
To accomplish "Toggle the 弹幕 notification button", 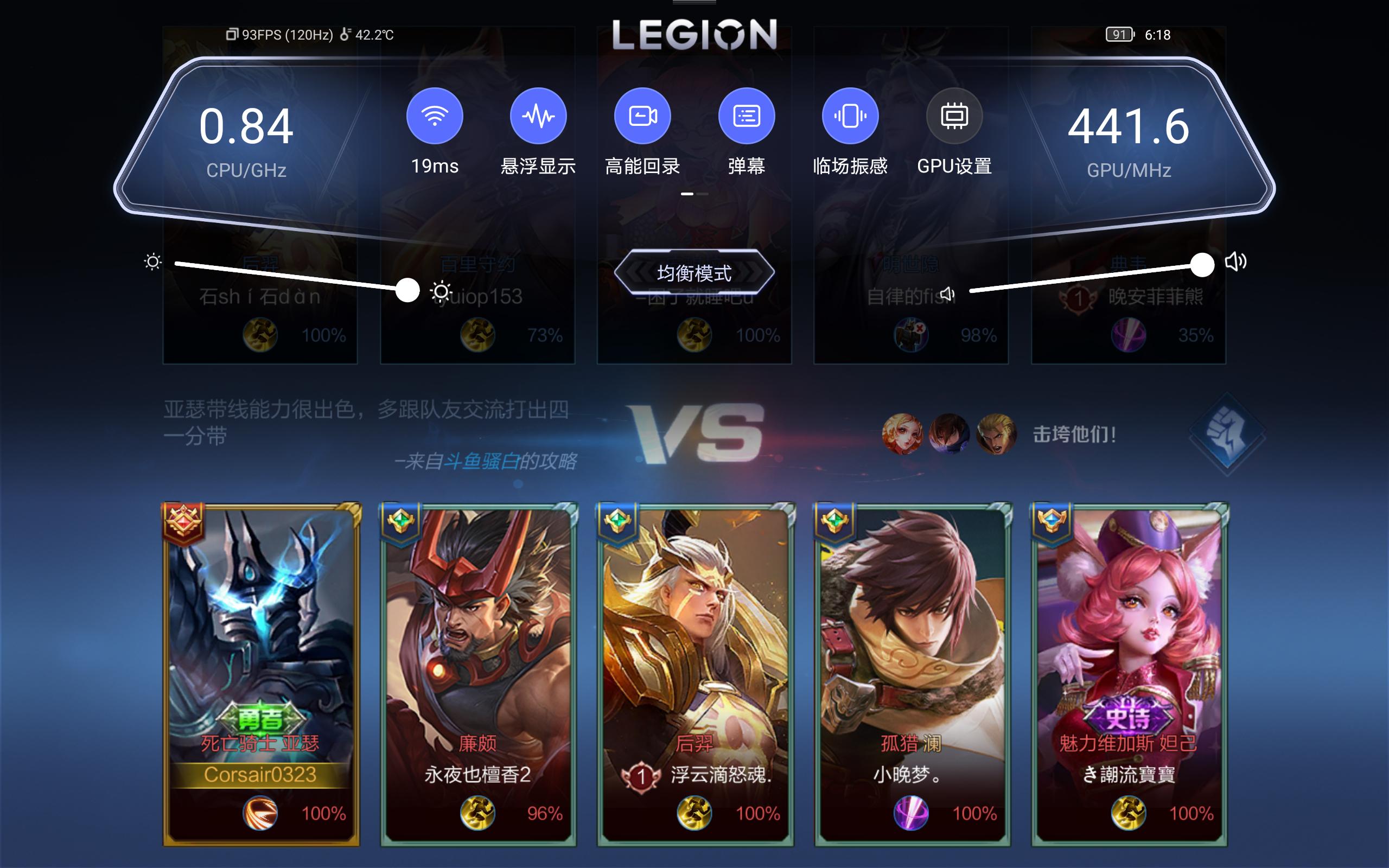I will point(746,116).
